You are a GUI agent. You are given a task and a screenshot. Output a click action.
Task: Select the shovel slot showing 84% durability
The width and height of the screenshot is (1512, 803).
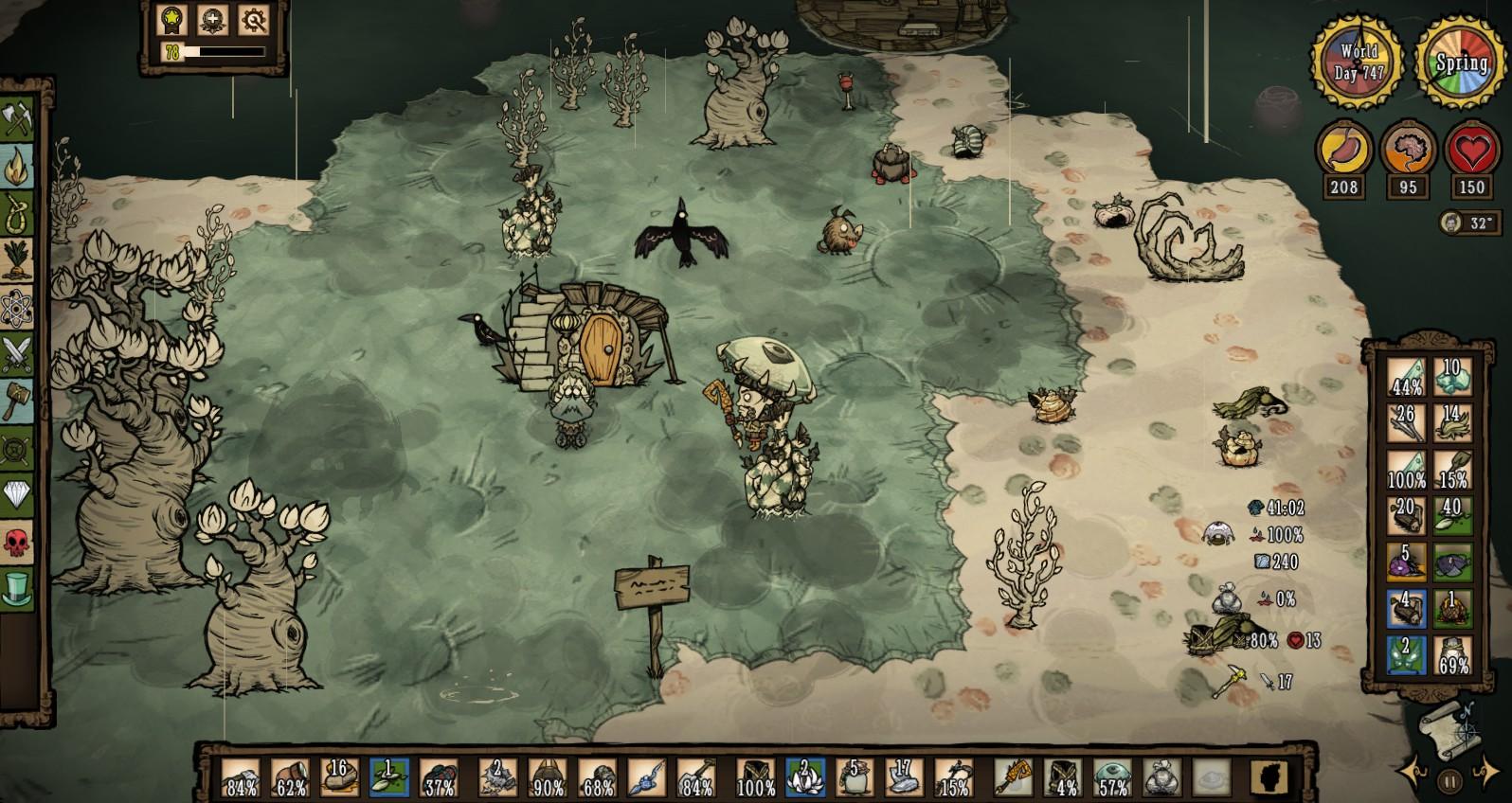point(696,776)
